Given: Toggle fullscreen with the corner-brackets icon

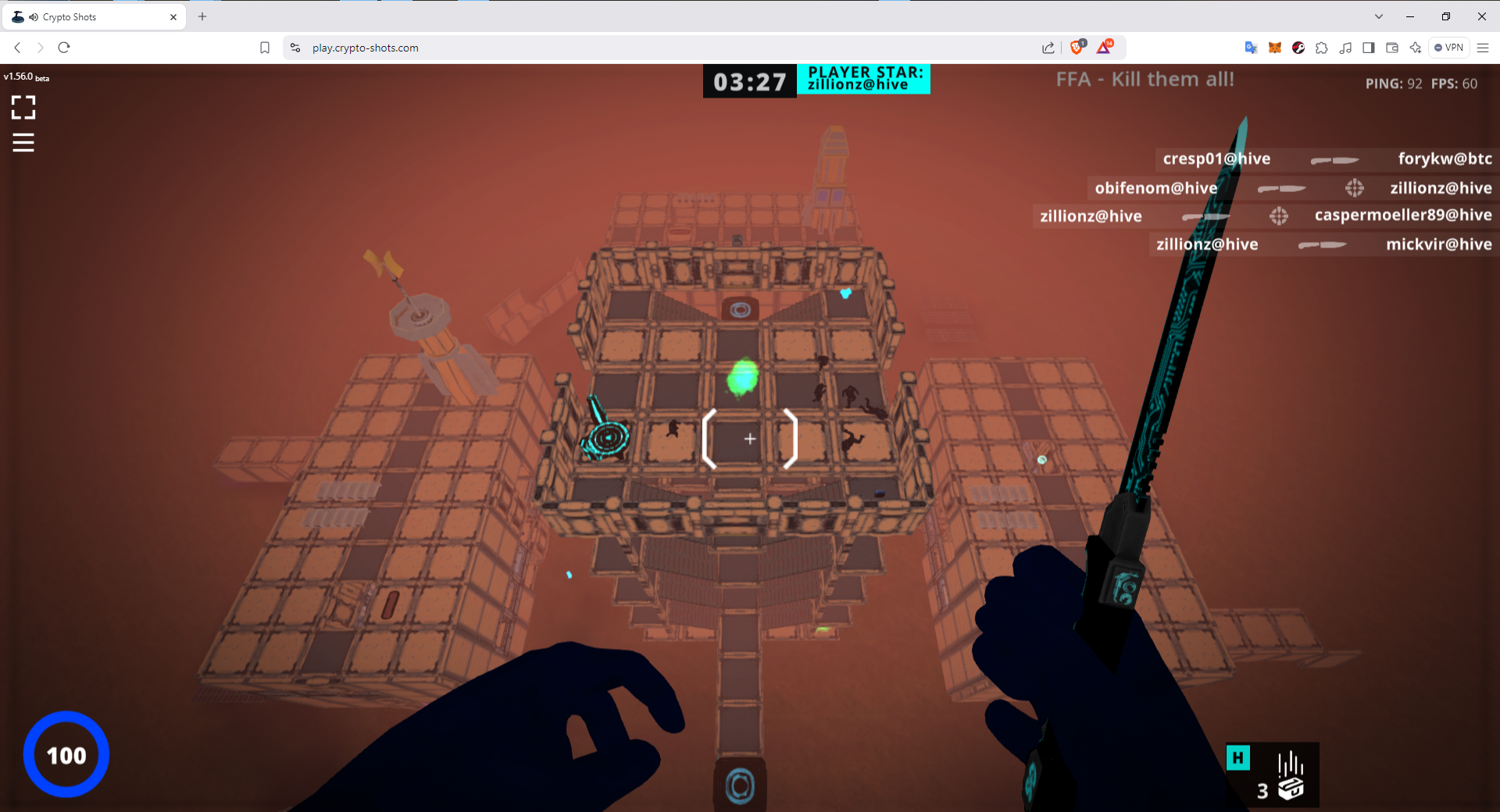Looking at the screenshot, I should (x=23, y=107).
